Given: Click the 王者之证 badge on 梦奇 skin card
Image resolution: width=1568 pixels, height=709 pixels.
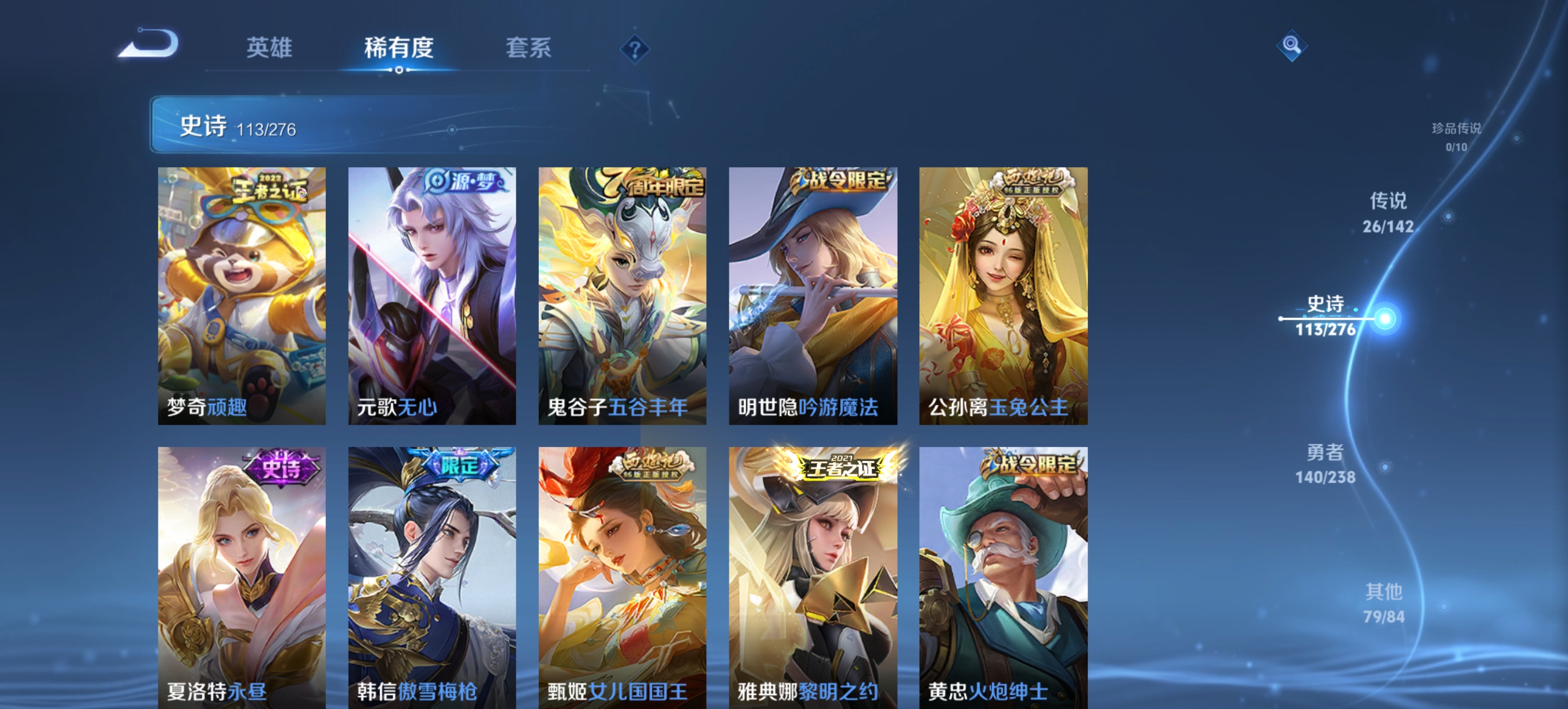Looking at the screenshot, I should (x=269, y=189).
